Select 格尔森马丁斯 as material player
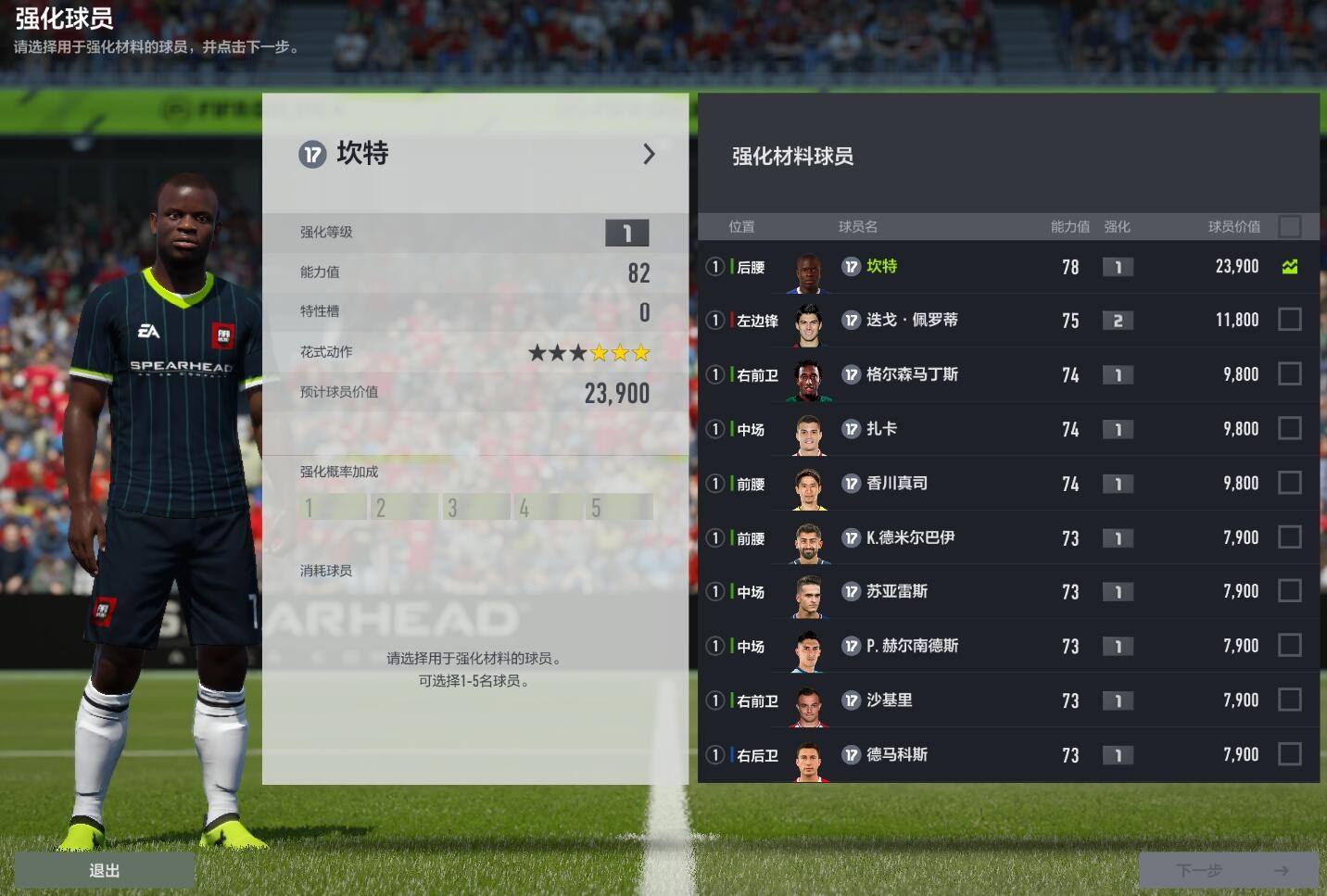 tap(1289, 374)
